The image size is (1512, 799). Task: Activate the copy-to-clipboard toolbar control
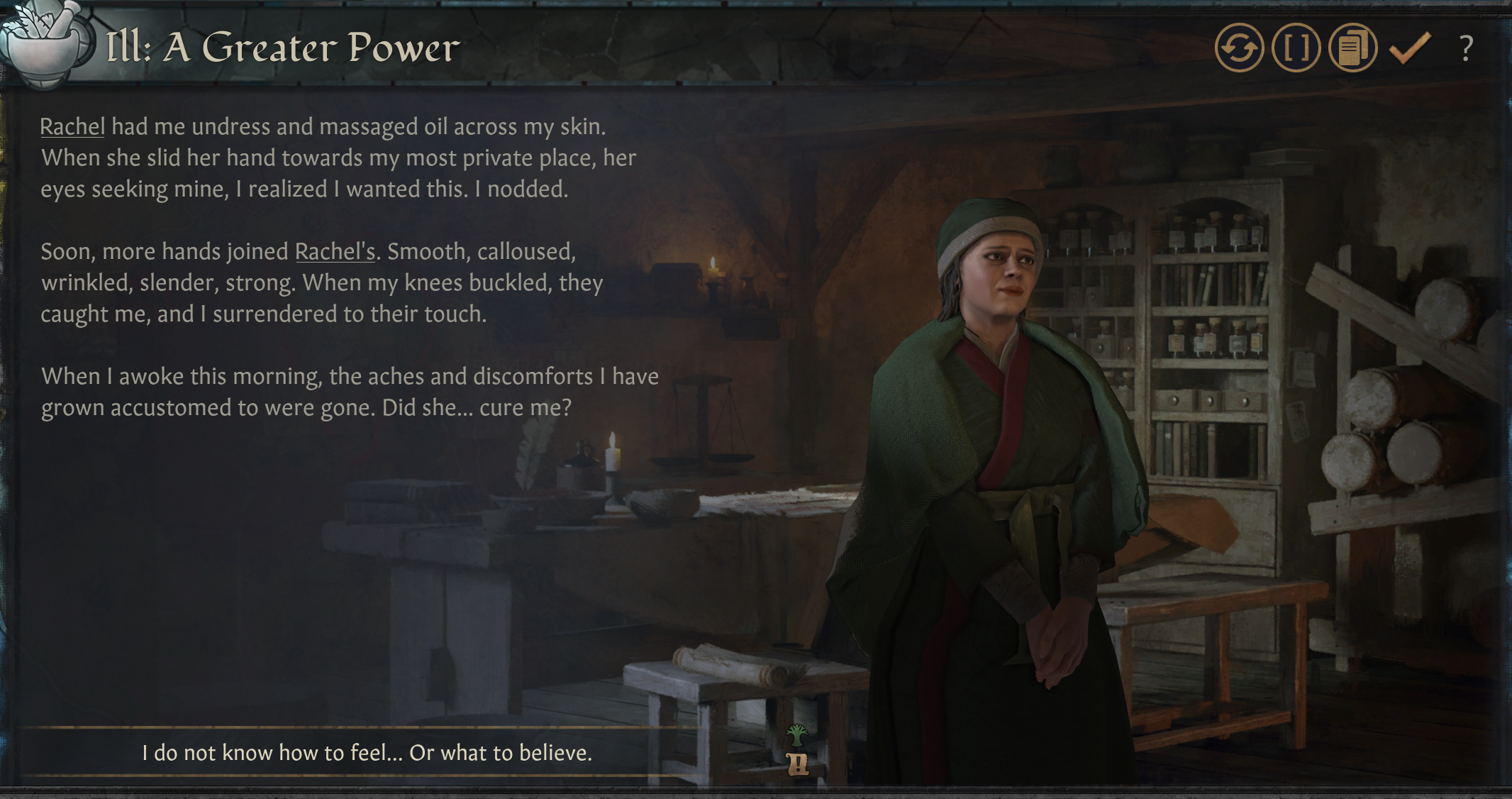1352,49
